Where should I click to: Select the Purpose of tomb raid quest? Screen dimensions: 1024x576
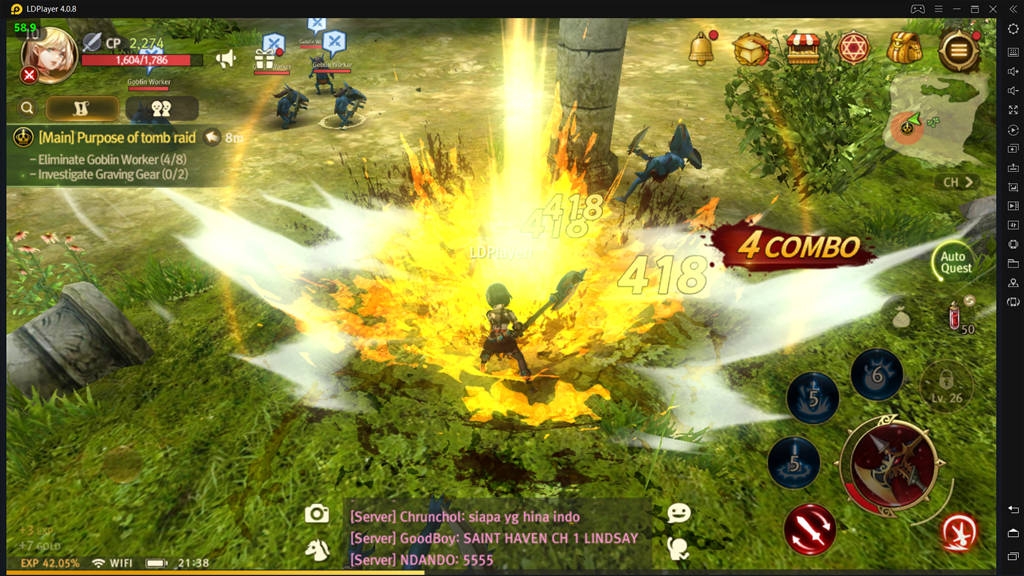[116, 138]
